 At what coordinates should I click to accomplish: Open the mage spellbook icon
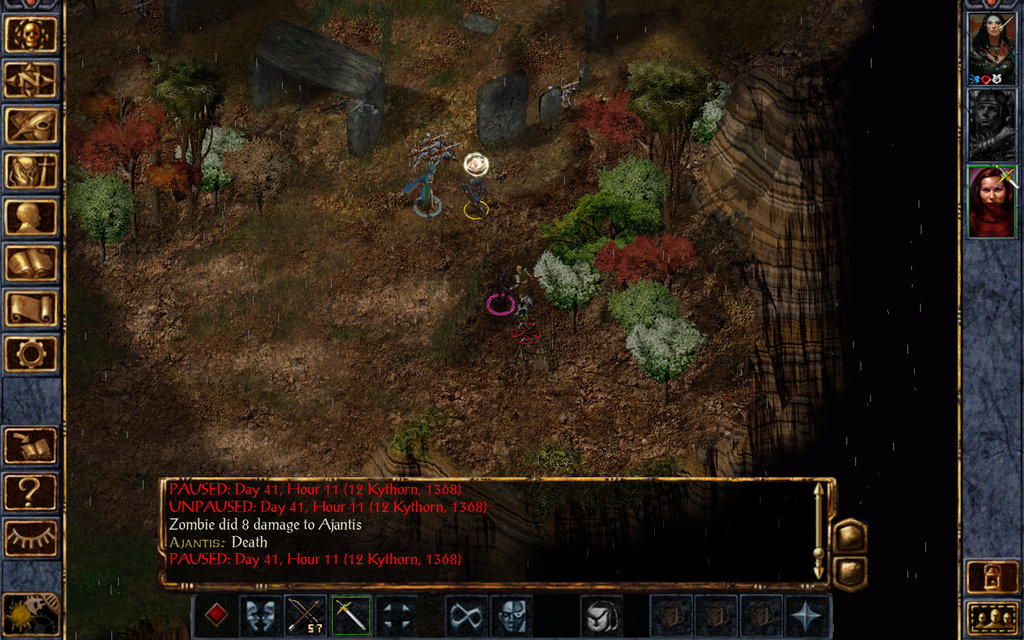point(30,263)
